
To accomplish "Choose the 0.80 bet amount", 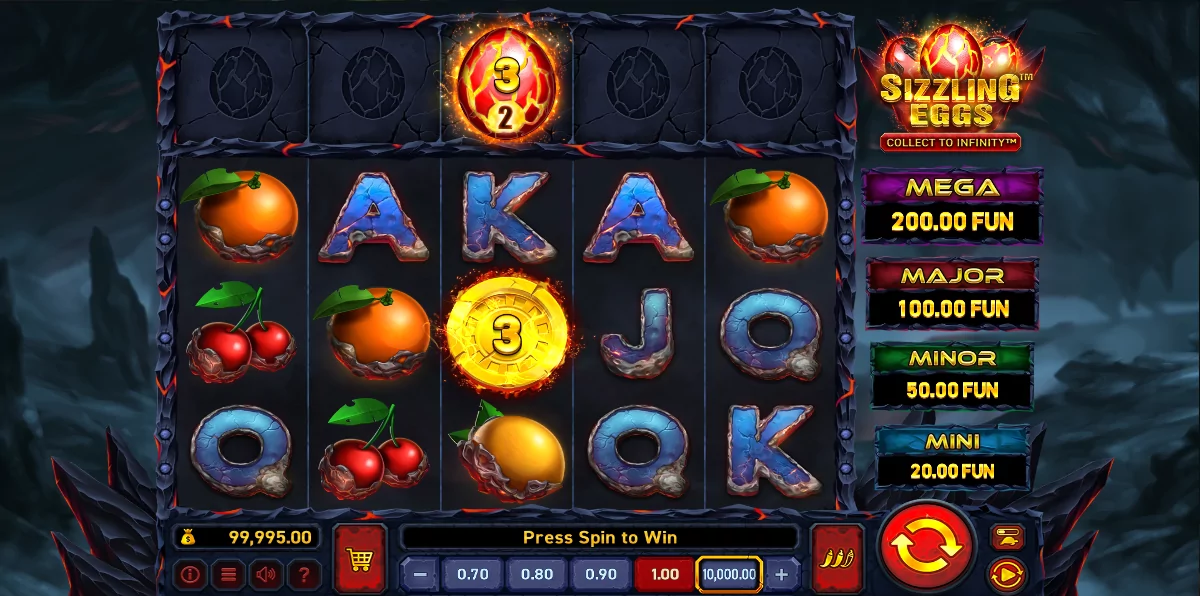I will (x=536, y=575).
